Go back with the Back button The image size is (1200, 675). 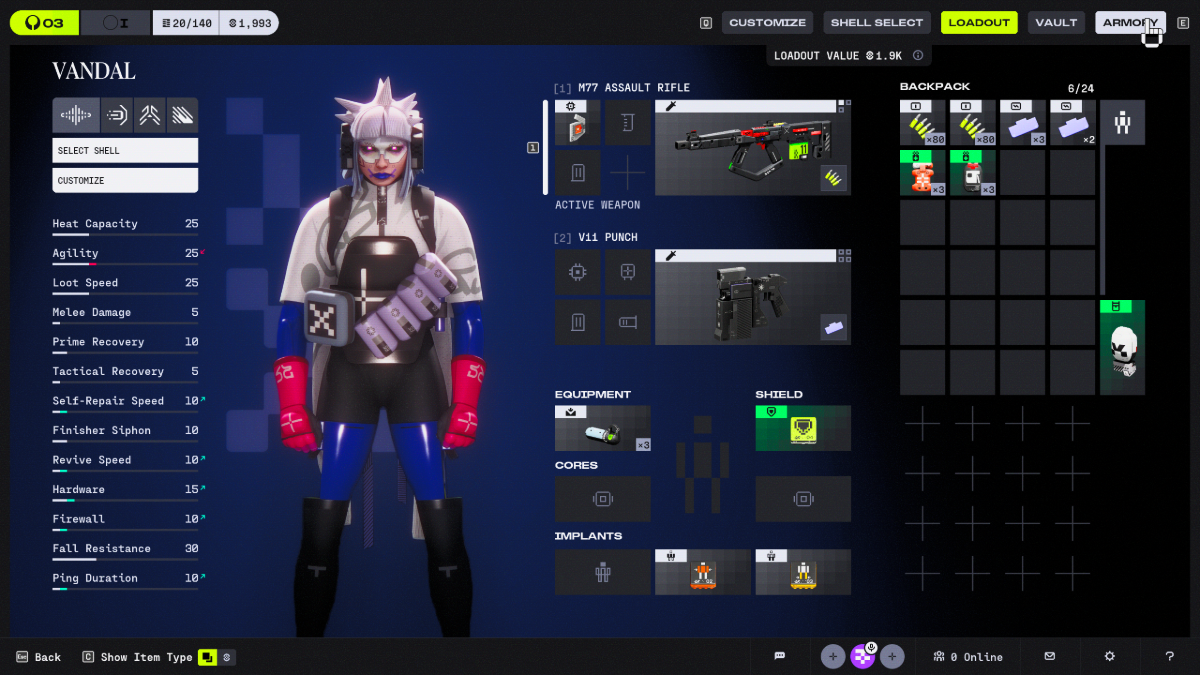click(39, 657)
